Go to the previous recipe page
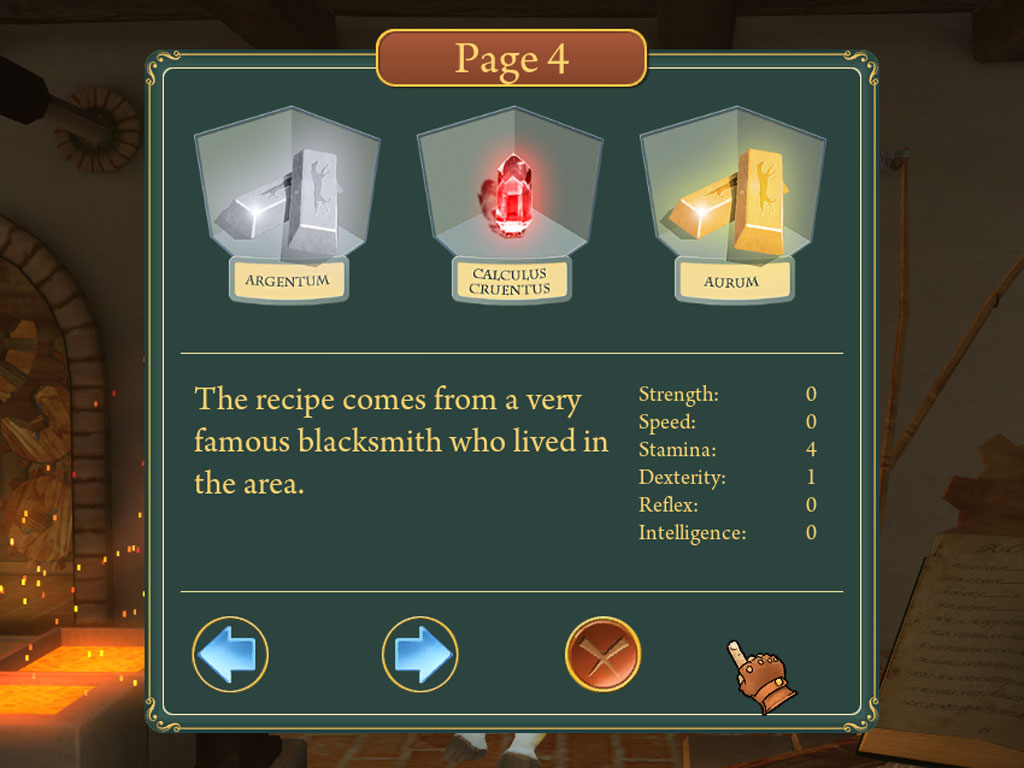This screenshot has height=768, width=1024. (230, 654)
